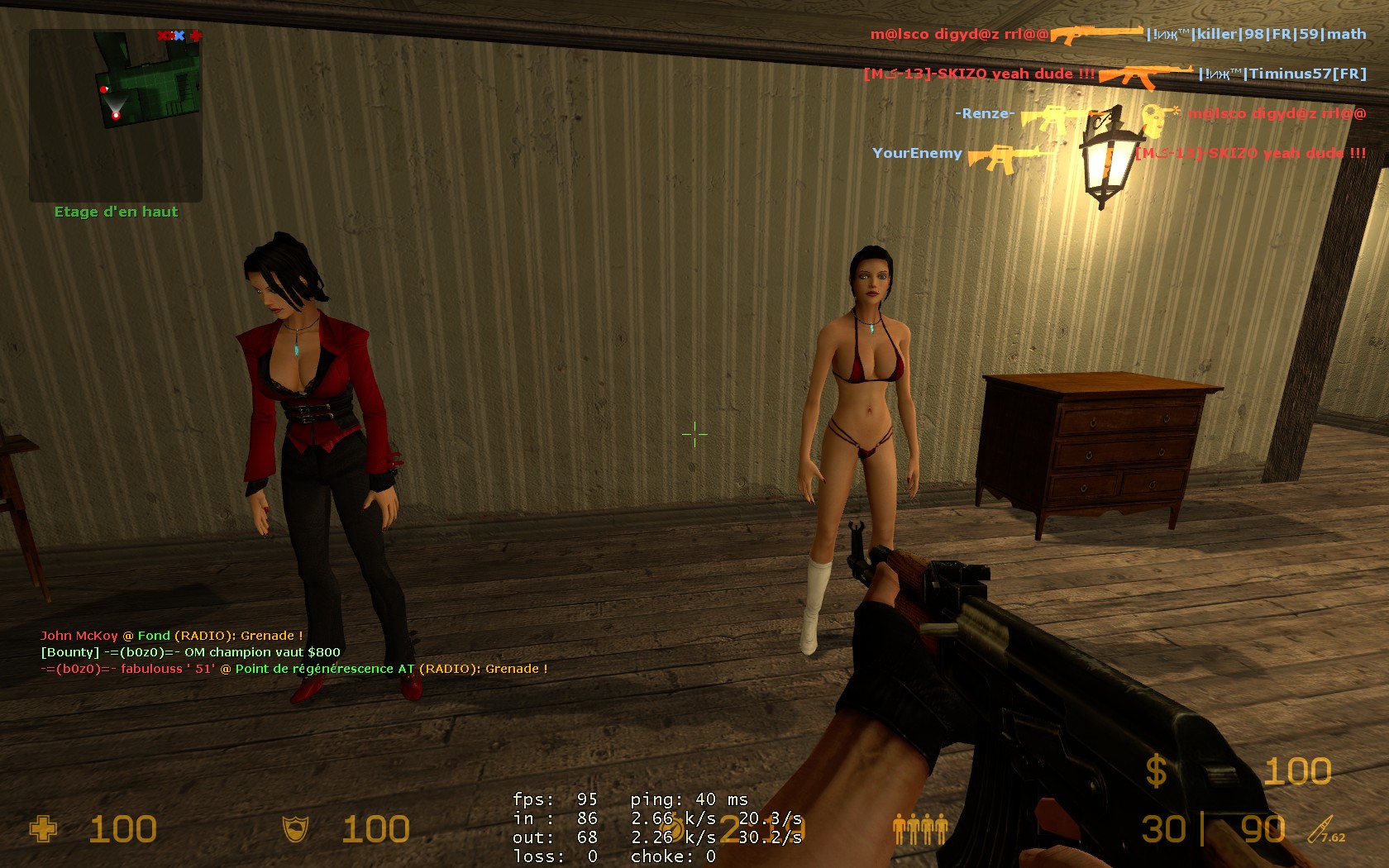Screen dimensions: 1389x868
Task: Select the kill feed row starting with -Renze-
Action: point(1159,114)
